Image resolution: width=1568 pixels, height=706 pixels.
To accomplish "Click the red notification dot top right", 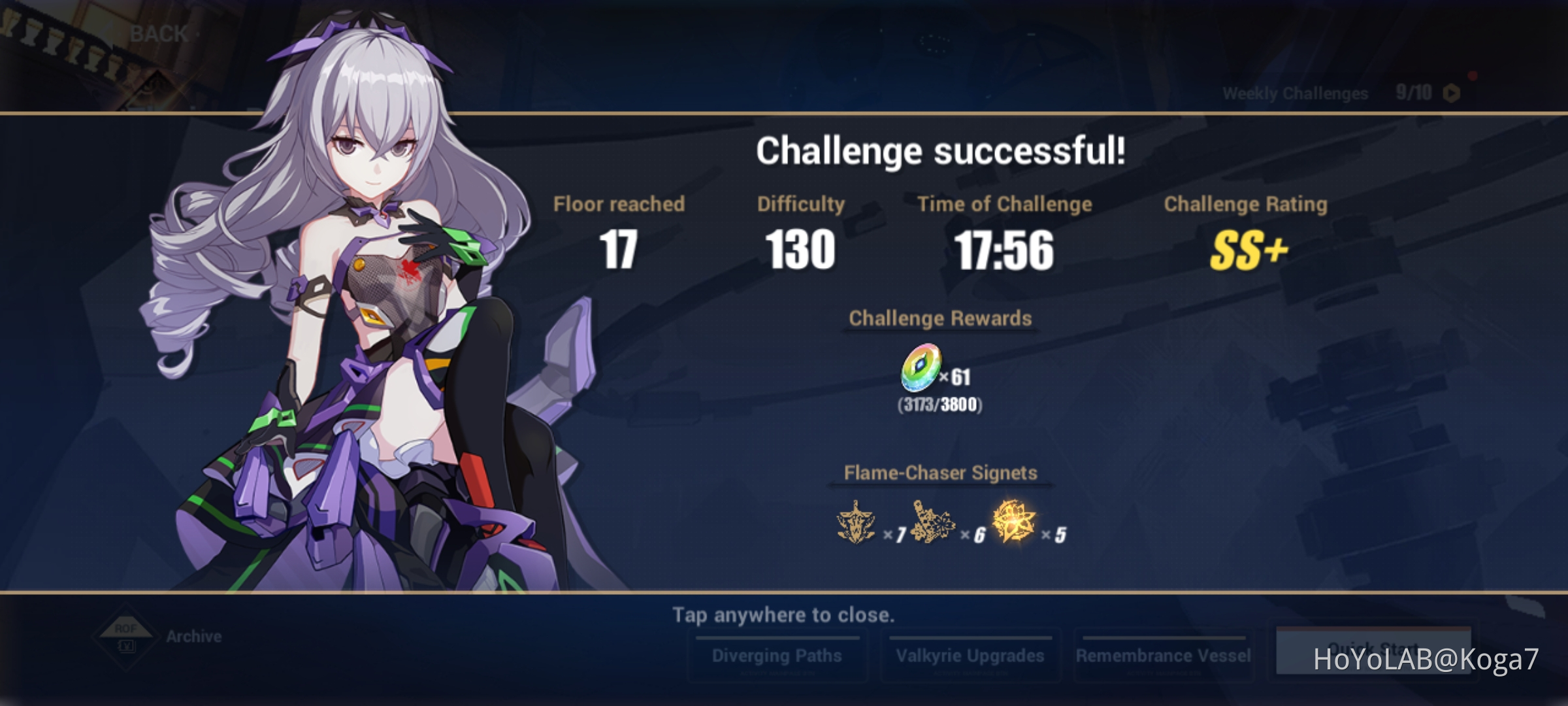I will coord(1473,75).
